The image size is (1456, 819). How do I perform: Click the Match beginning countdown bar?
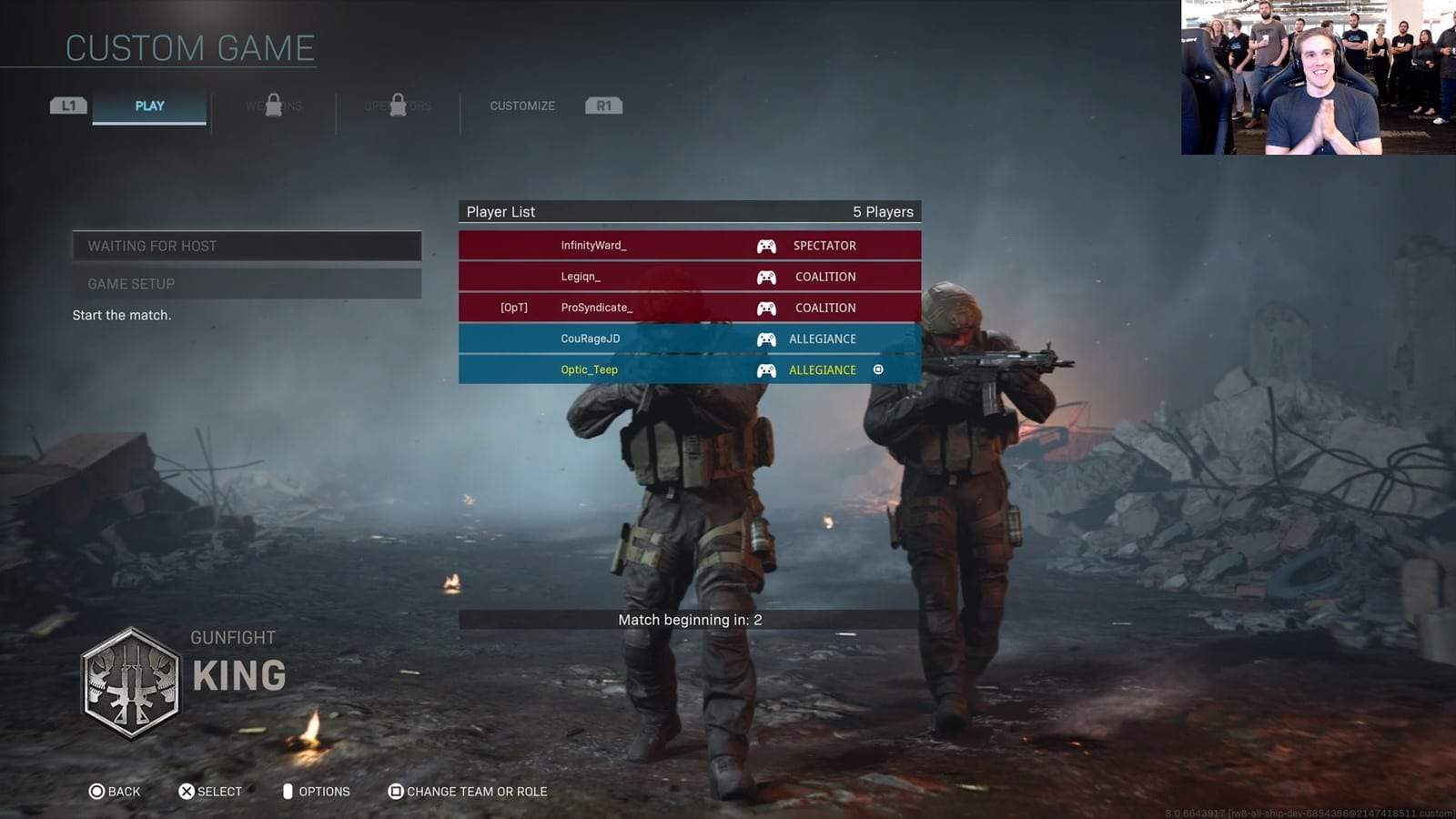pos(689,620)
